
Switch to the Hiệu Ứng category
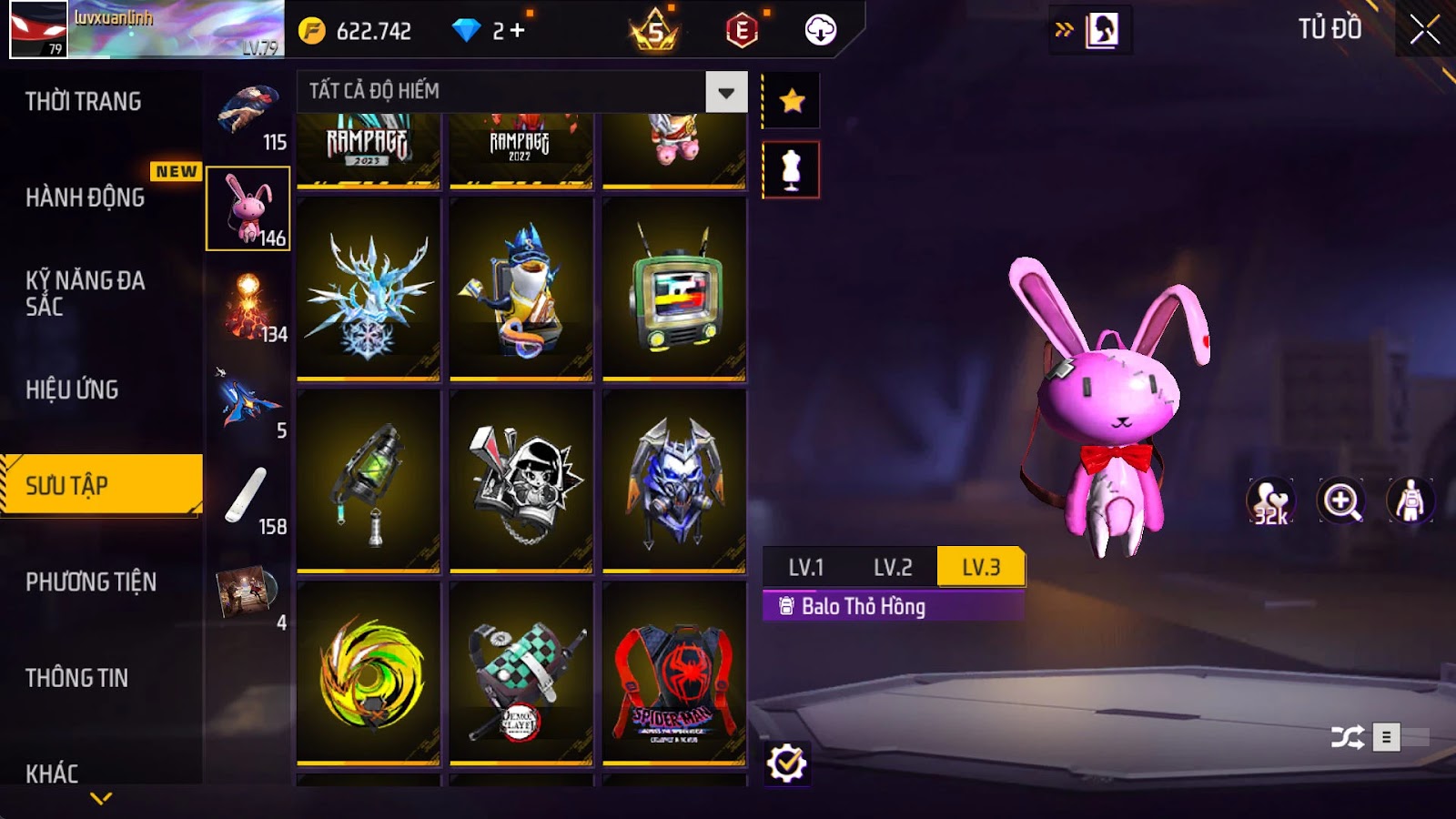[73, 389]
